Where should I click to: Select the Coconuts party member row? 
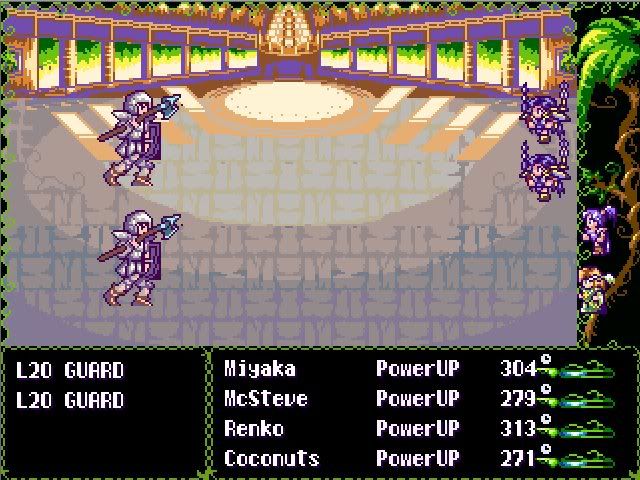point(272,459)
